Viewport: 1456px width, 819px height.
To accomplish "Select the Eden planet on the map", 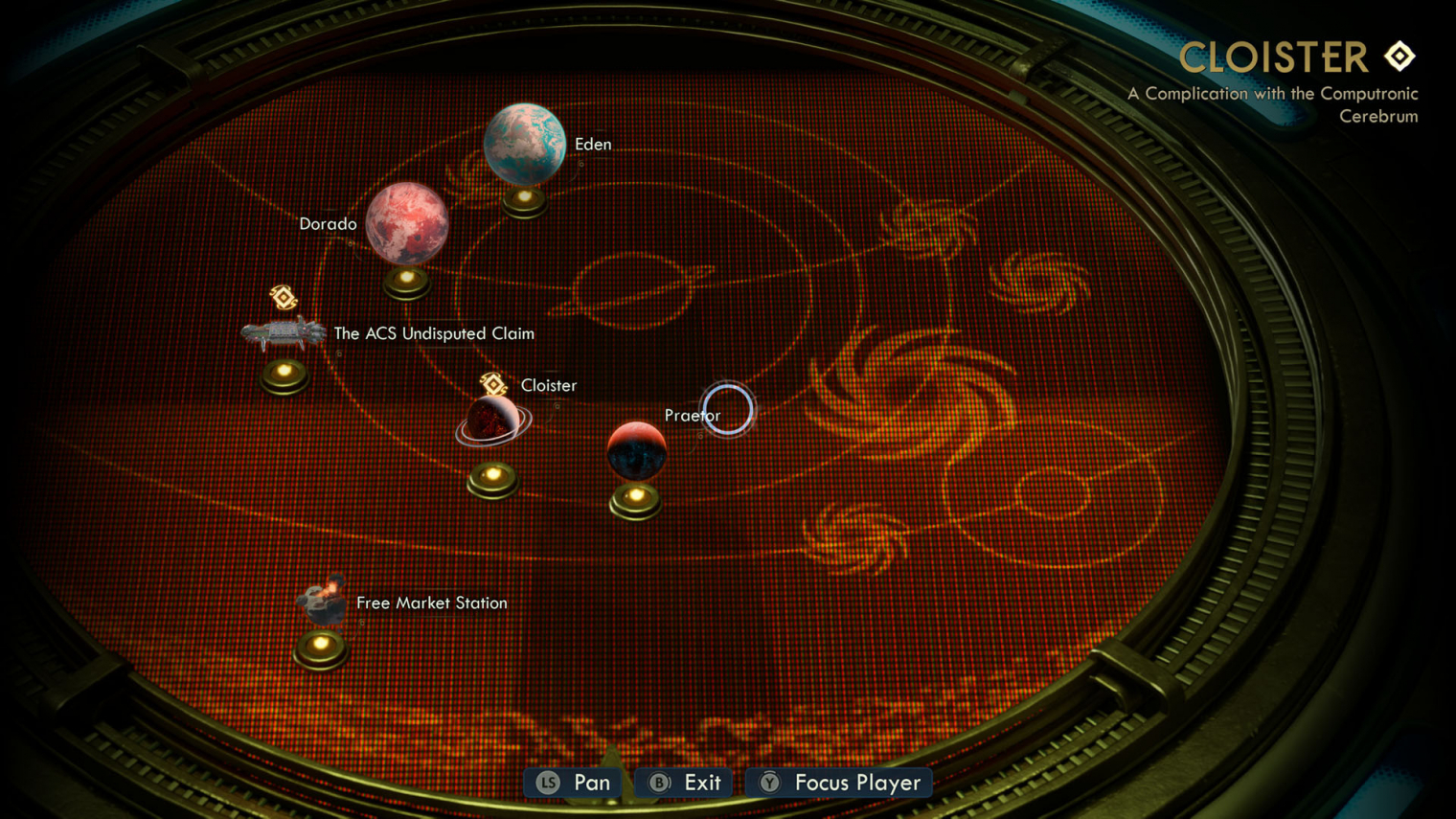I will tap(524, 144).
